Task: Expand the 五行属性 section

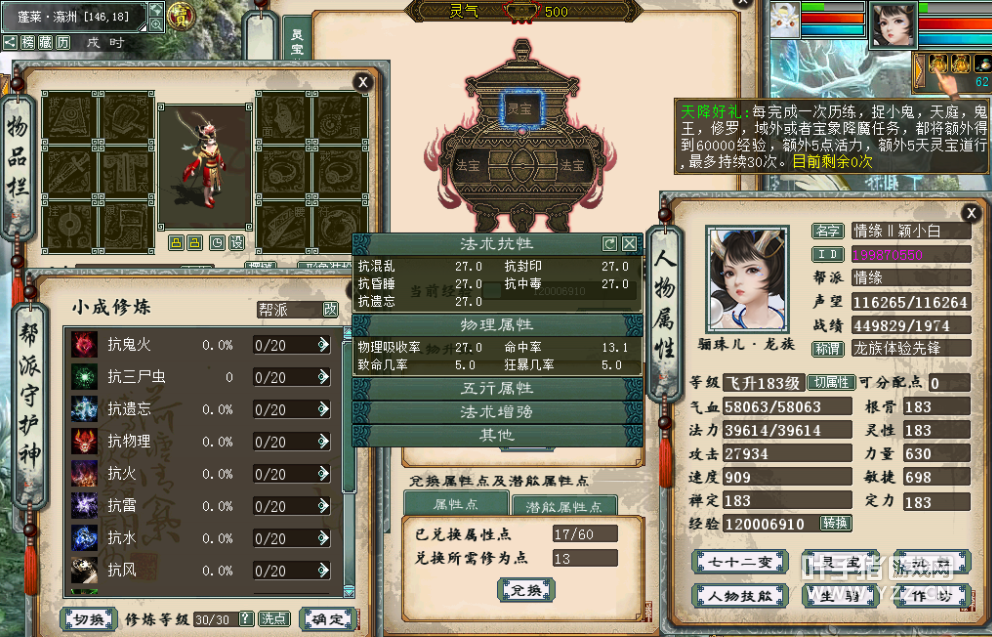Action: tap(496, 388)
